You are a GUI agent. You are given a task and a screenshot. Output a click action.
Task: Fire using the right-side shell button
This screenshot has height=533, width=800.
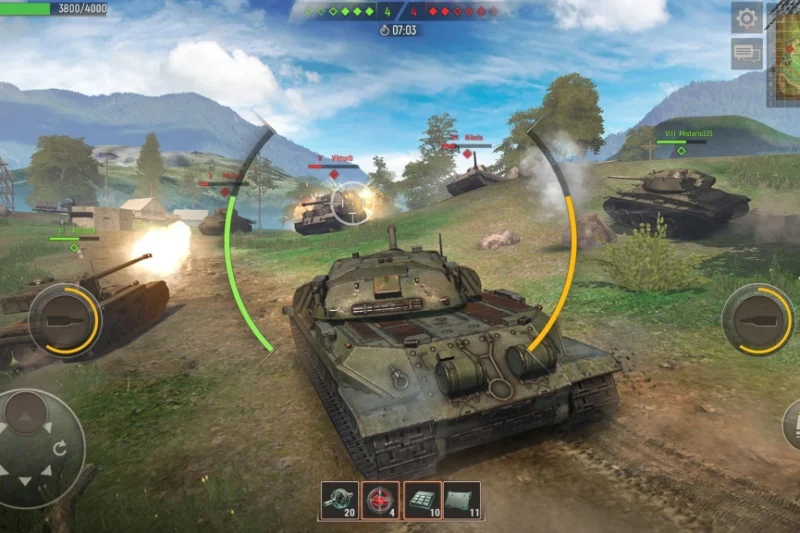click(x=757, y=319)
